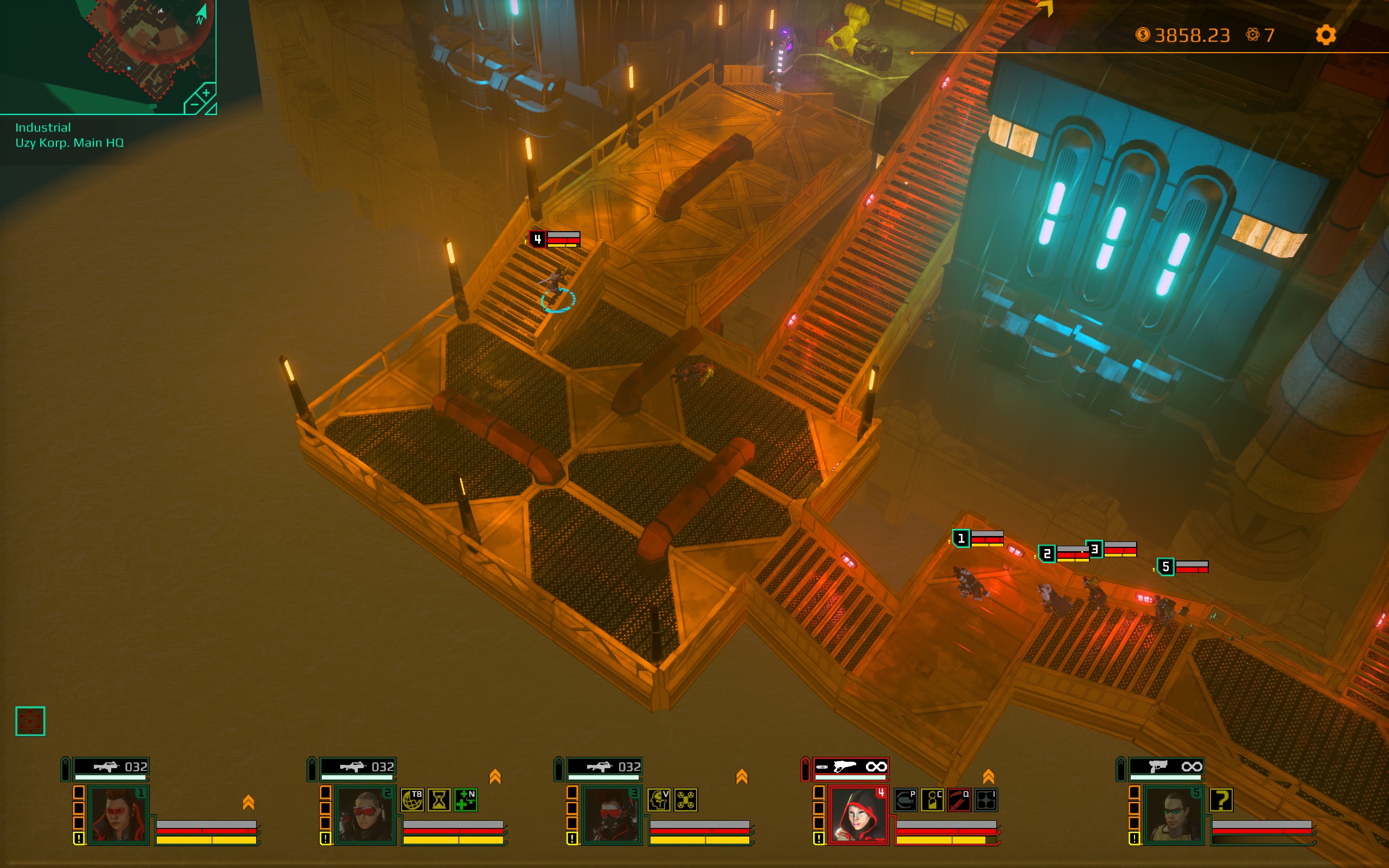Open the orange gear settings menu
Image resolution: width=1389 pixels, height=868 pixels.
tap(1326, 35)
